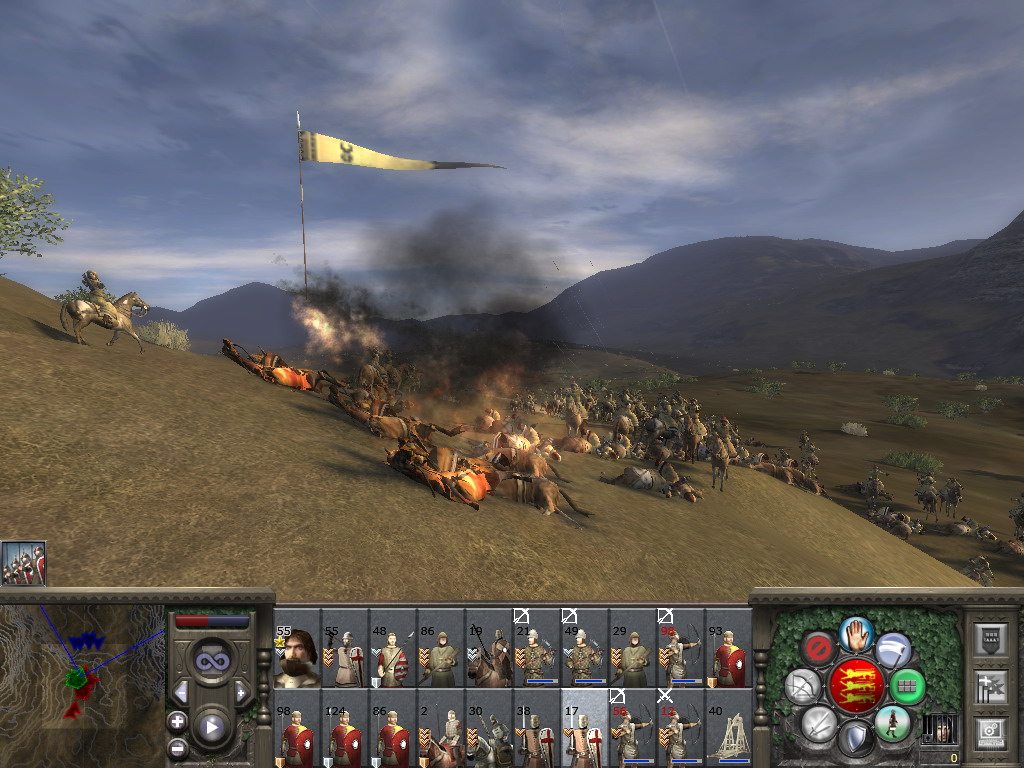
Task: Zoom in the minimap with plus button
Action: pos(177,721)
